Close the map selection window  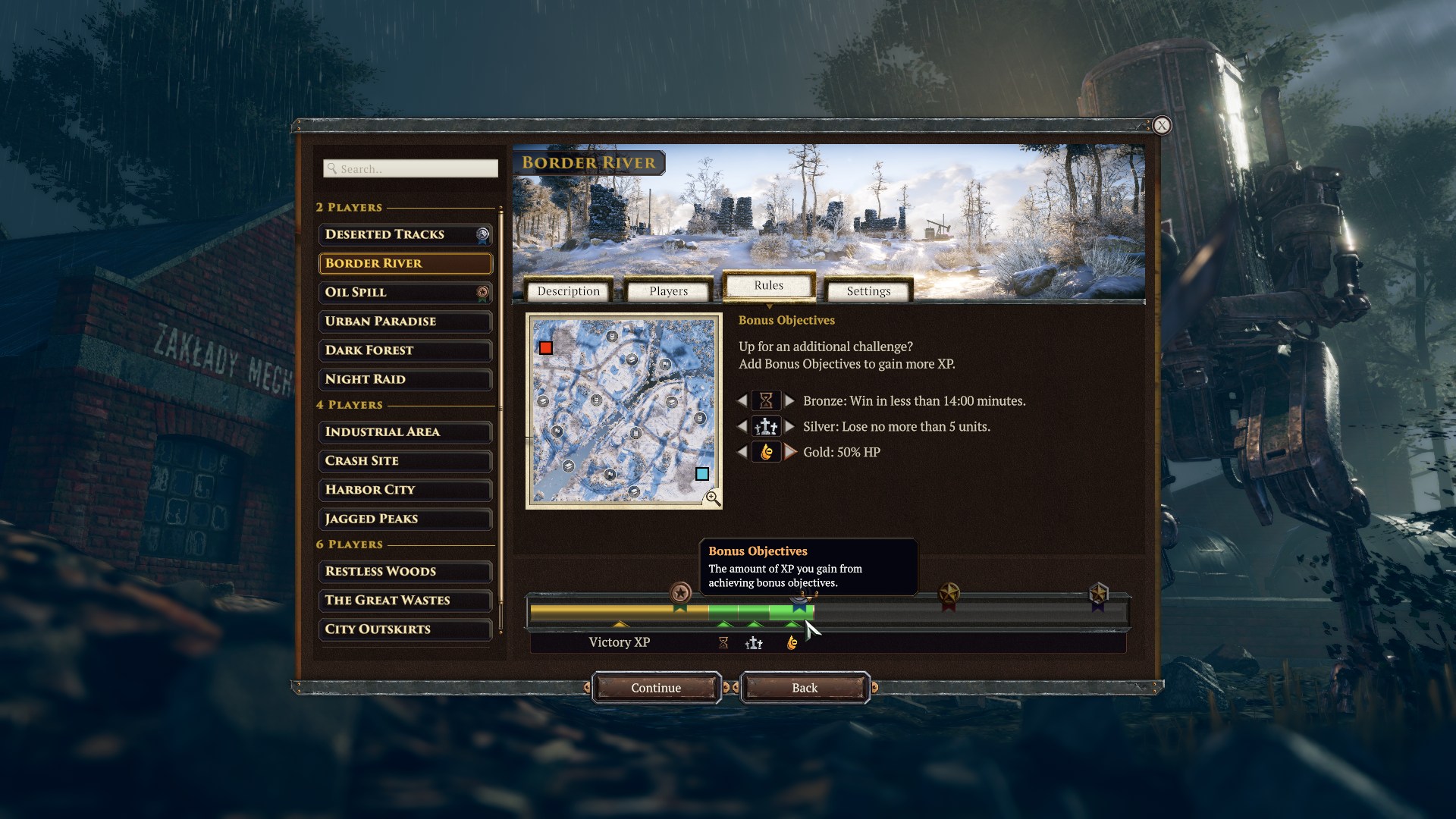[1162, 126]
